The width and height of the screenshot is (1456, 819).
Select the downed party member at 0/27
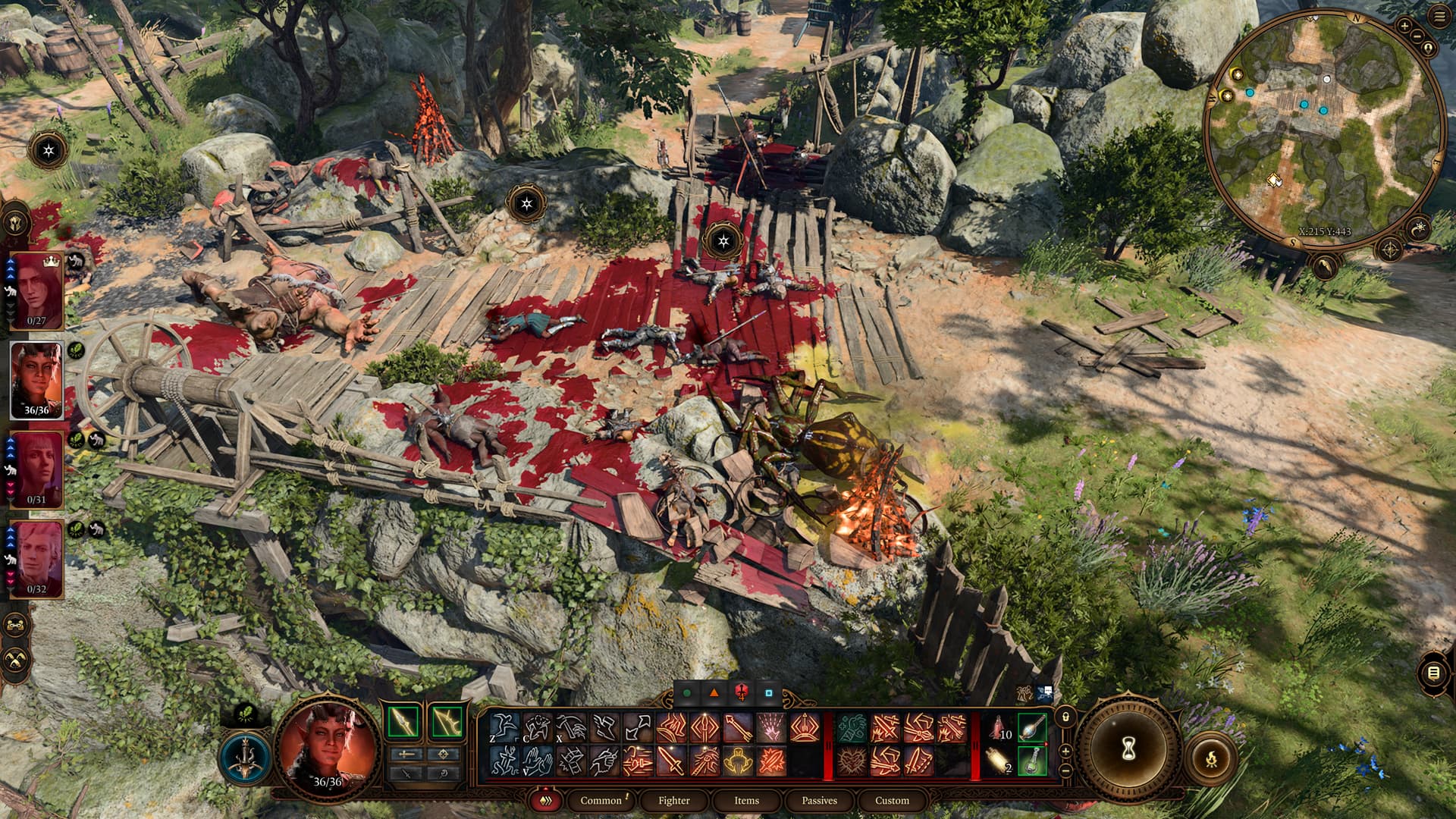pos(36,291)
